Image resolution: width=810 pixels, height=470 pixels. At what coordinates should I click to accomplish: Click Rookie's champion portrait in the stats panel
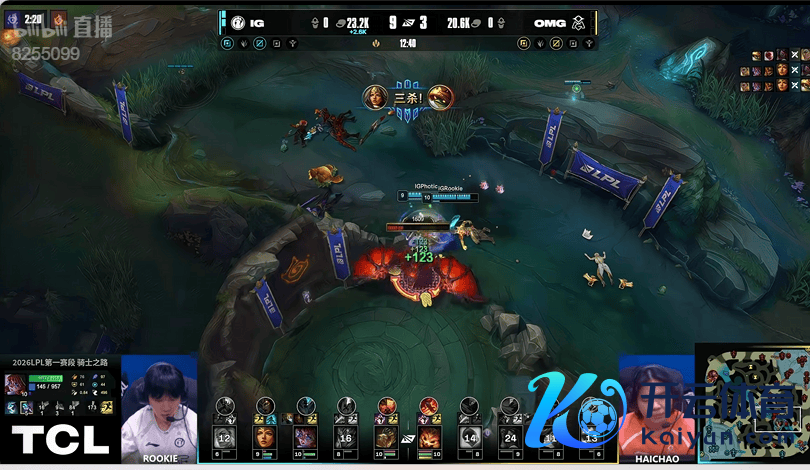point(16,384)
